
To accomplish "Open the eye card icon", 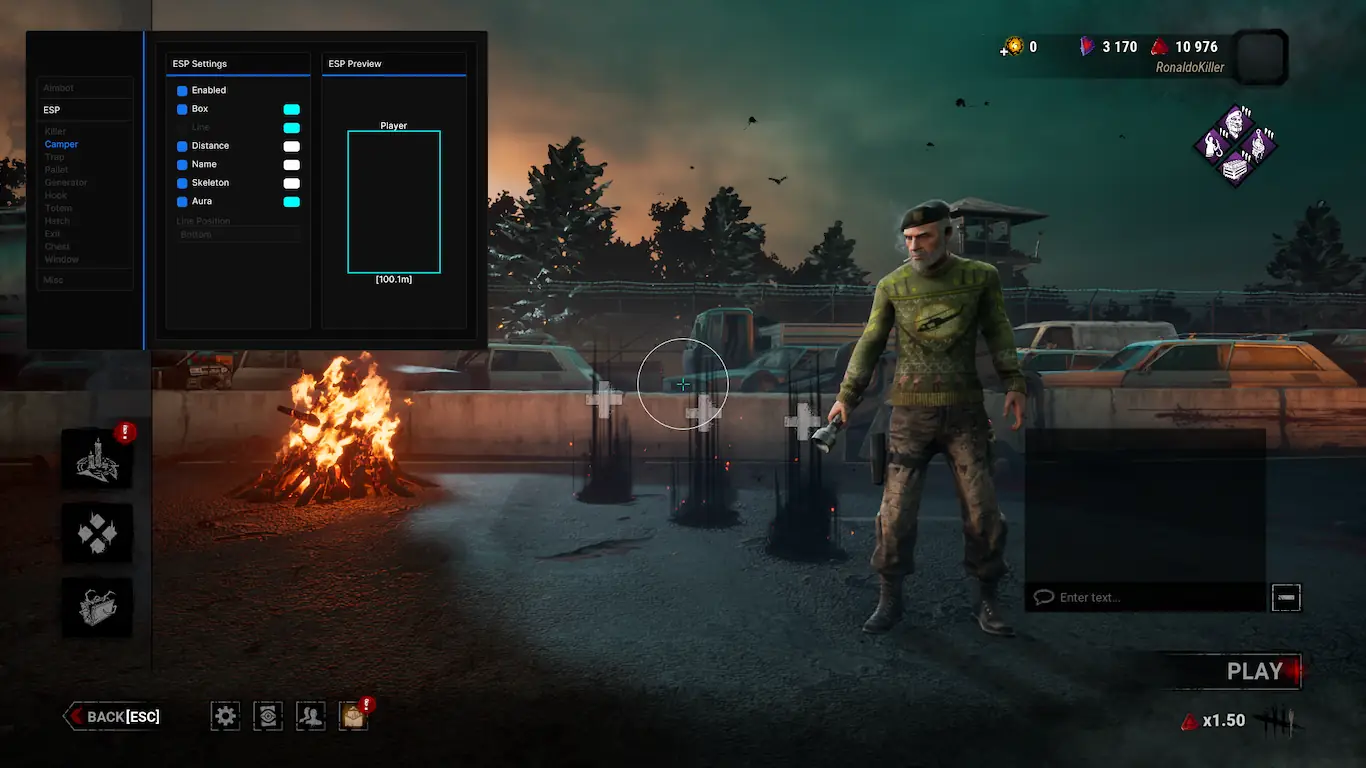I will 268,715.
